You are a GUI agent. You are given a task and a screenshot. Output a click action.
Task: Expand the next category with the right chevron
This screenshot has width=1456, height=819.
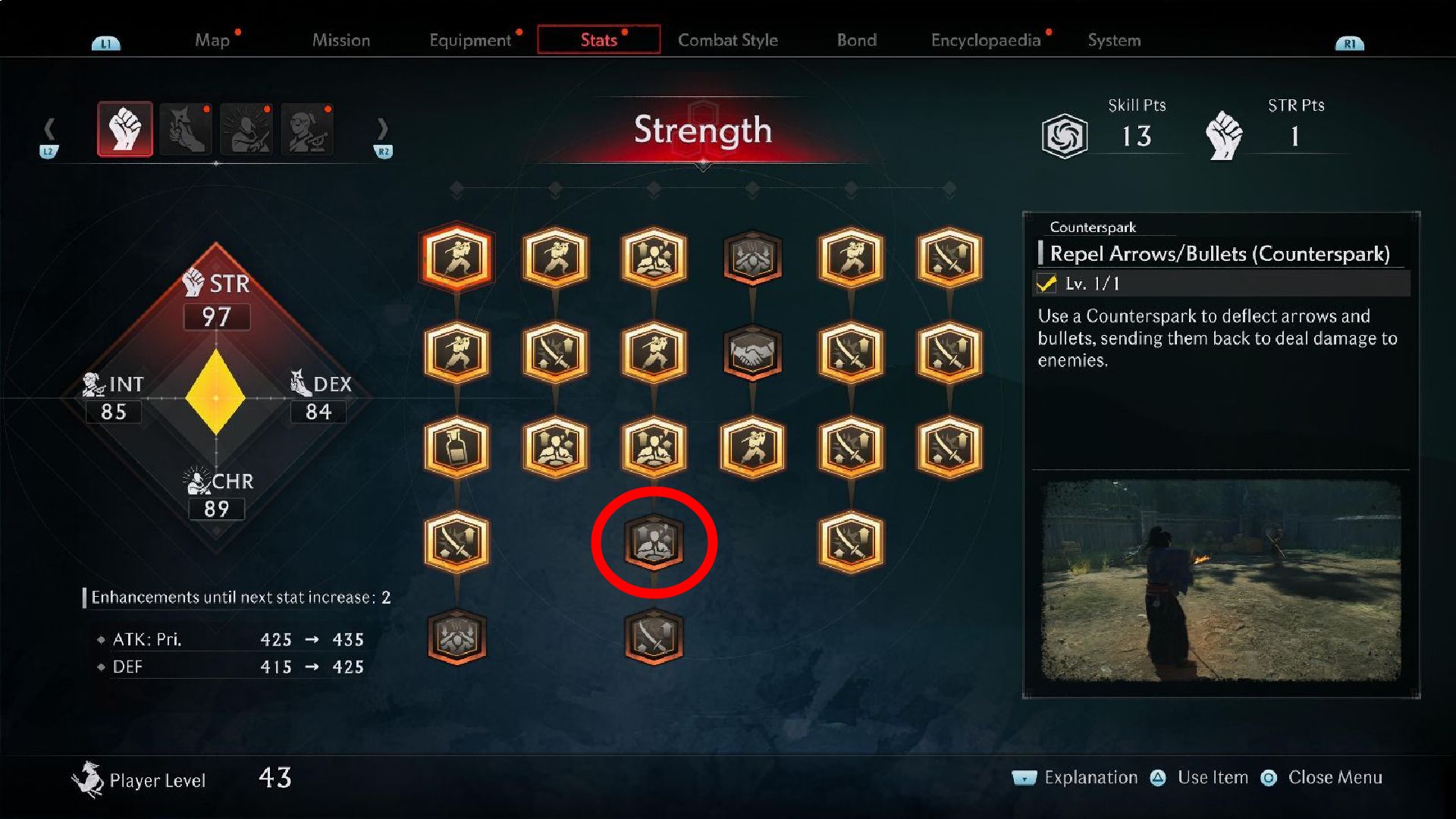[384, 129]
